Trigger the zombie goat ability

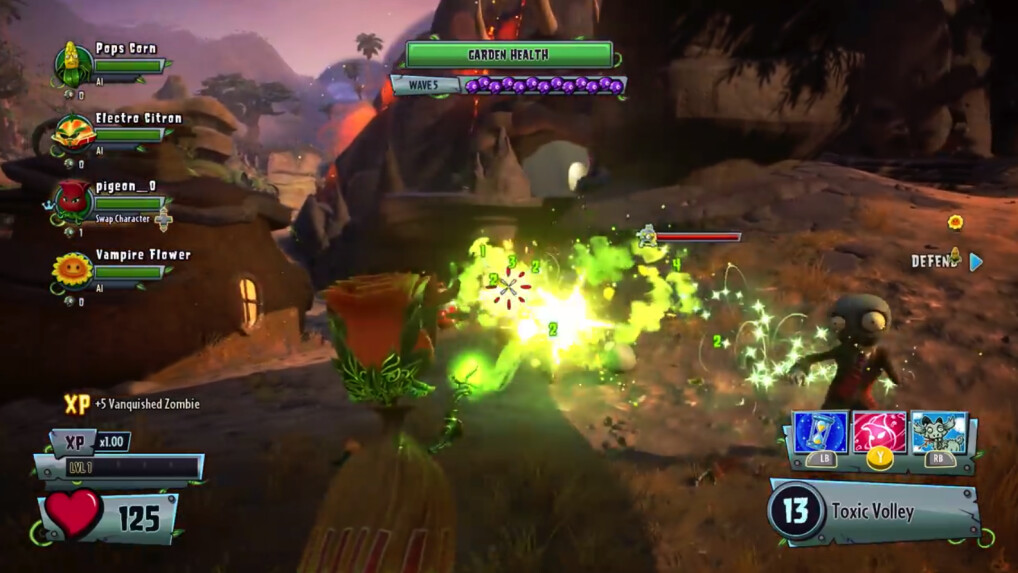pyautogui.click(x=939, y=432)
